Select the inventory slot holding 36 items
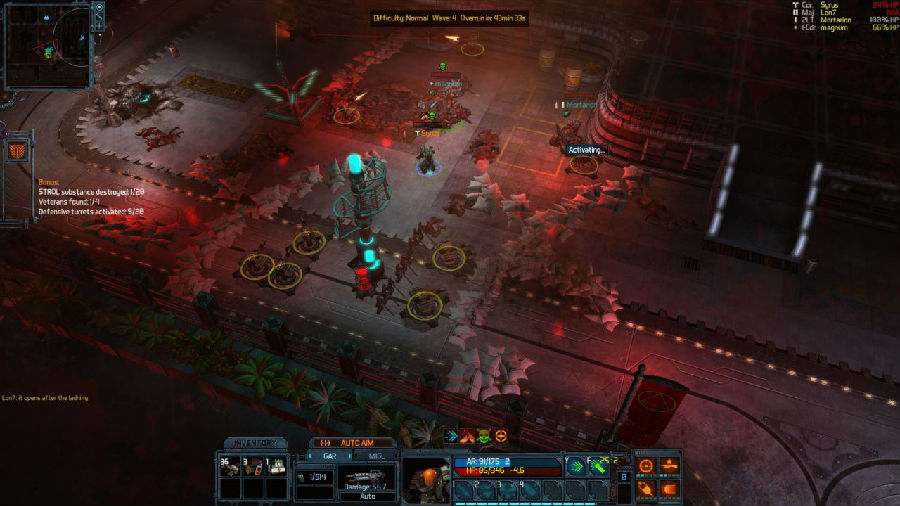This screenshot has width=900, height=506. point(228,468)
